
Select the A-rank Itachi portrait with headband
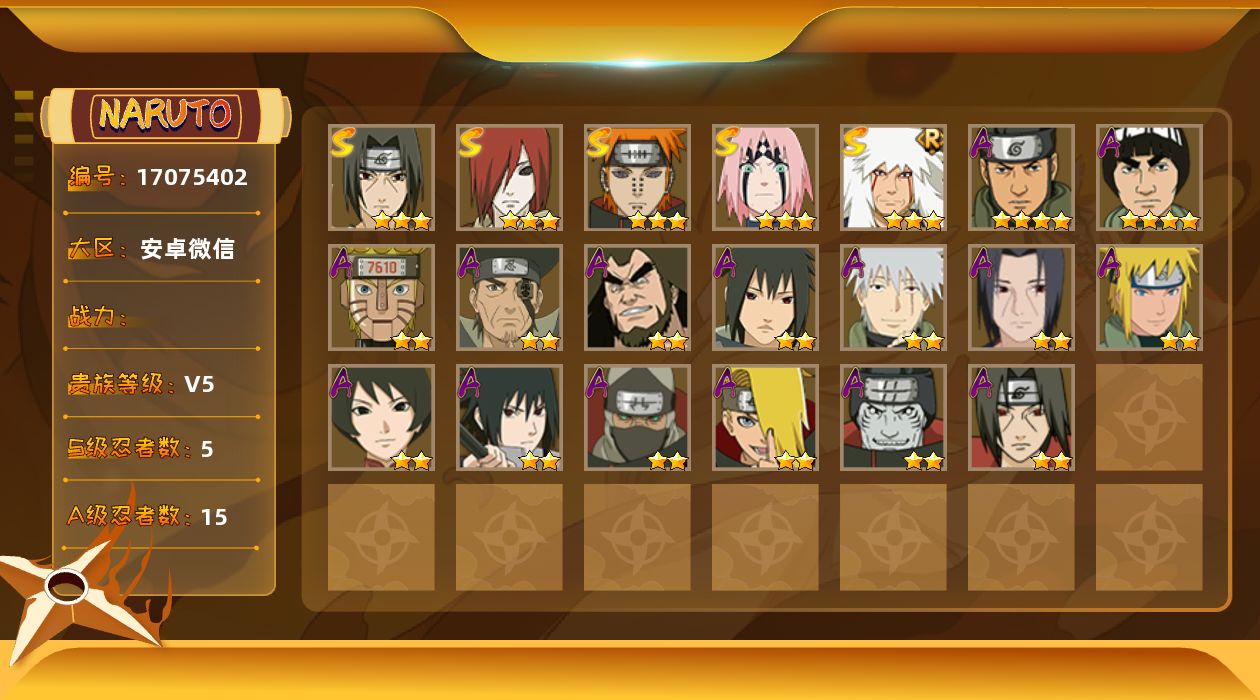pos(1021,418)
